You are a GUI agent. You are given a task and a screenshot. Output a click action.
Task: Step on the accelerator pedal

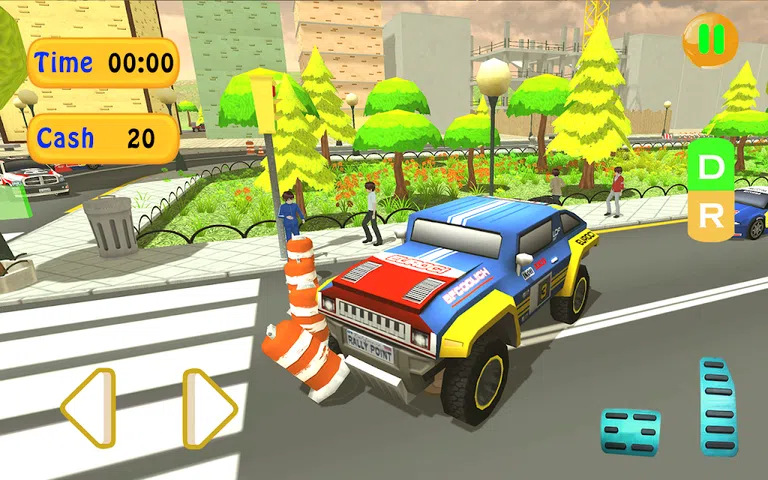coord(719,406)
